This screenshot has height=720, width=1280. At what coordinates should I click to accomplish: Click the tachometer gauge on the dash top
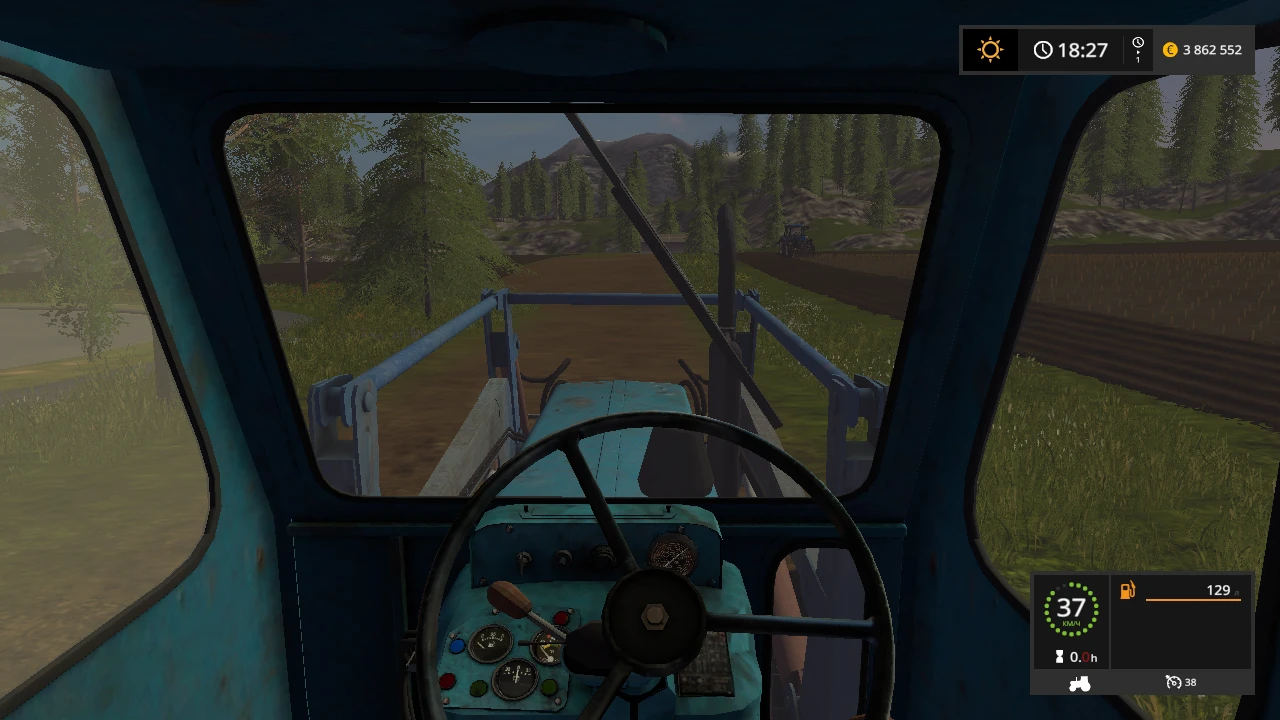pos(673,554)
